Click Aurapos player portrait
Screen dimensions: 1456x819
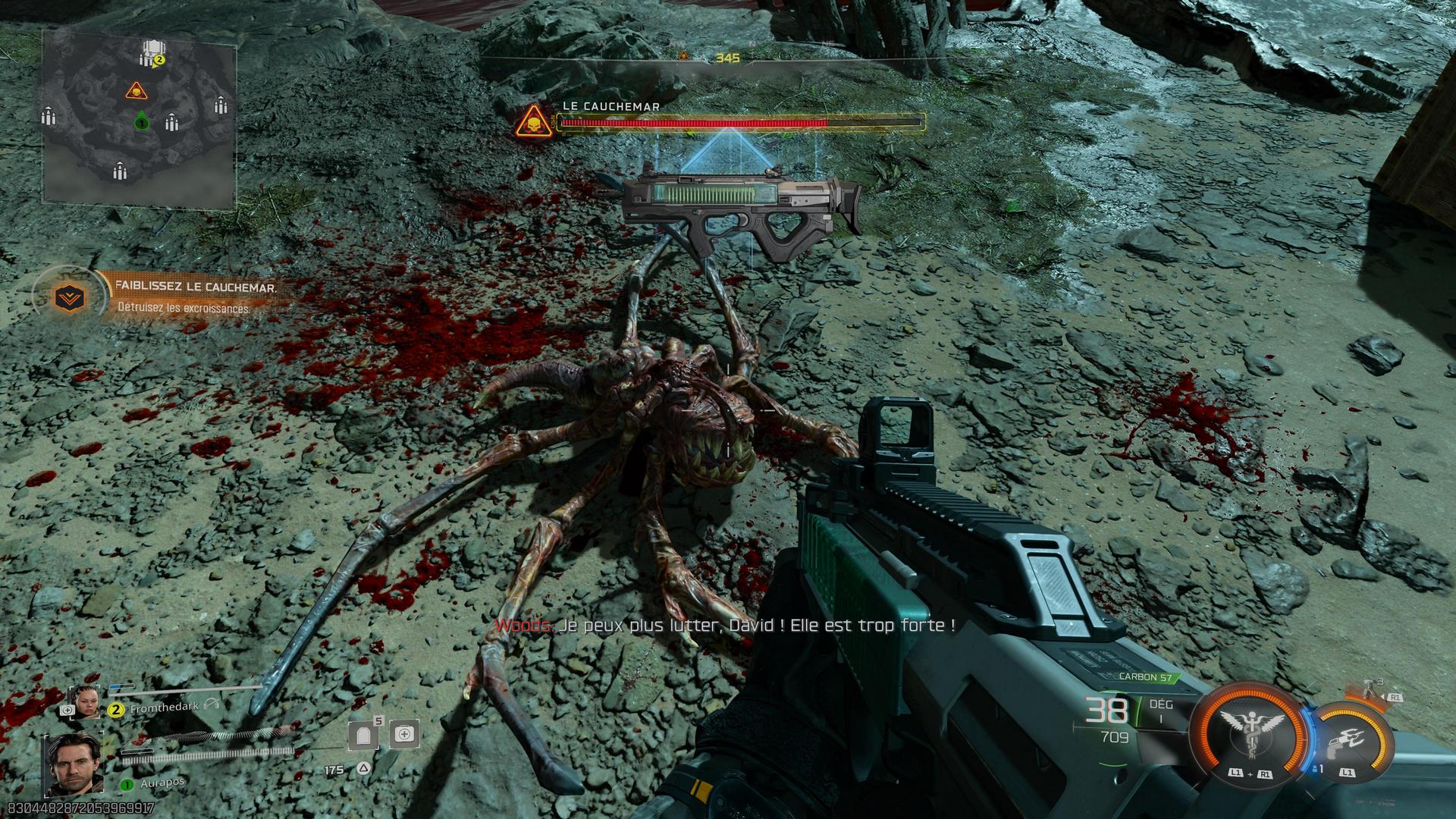(74, 761)
